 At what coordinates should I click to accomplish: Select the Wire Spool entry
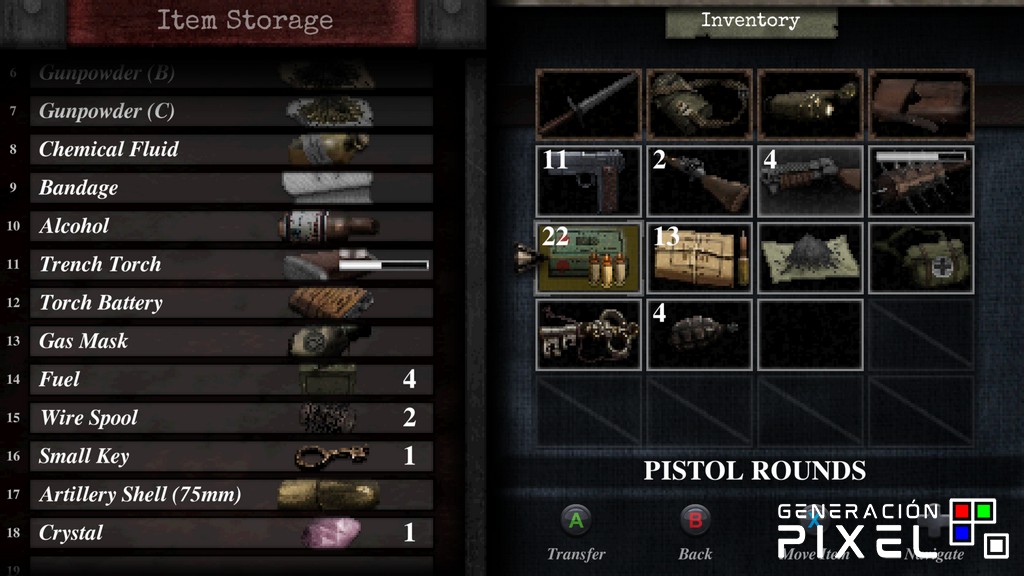pos(230,418)
